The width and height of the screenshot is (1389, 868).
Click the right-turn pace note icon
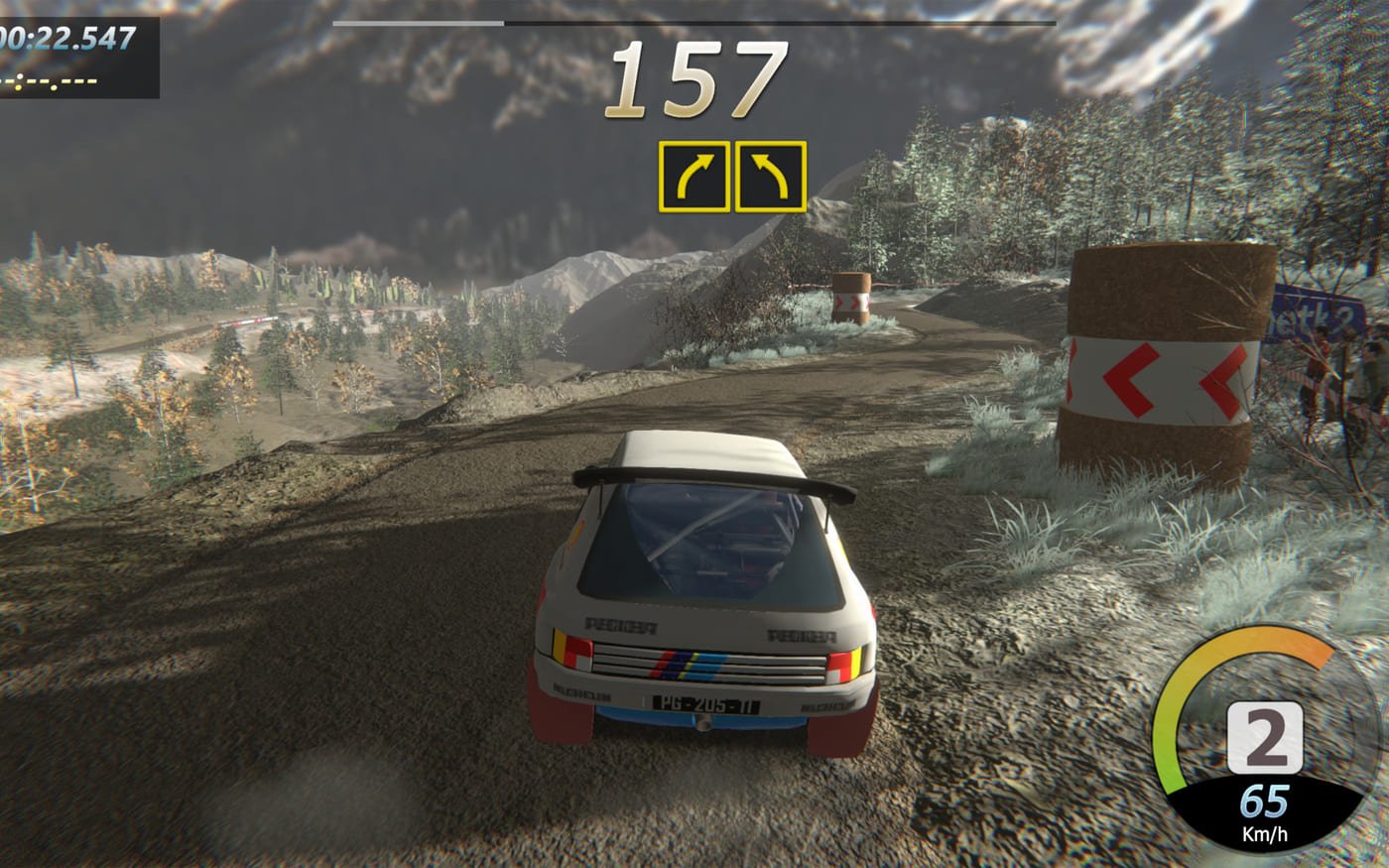(x=694, y=177)
